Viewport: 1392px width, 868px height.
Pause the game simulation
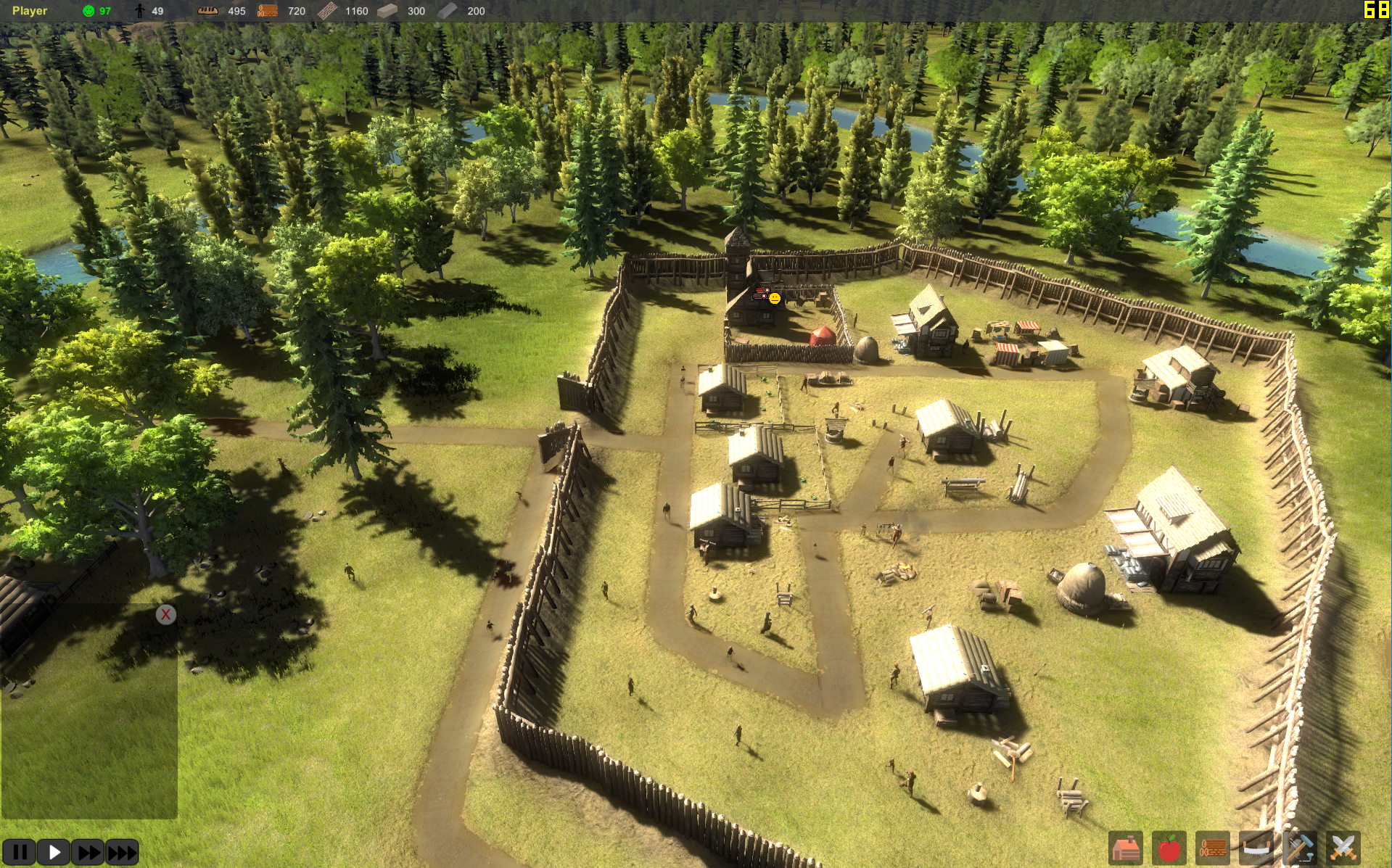click(20, 852)
